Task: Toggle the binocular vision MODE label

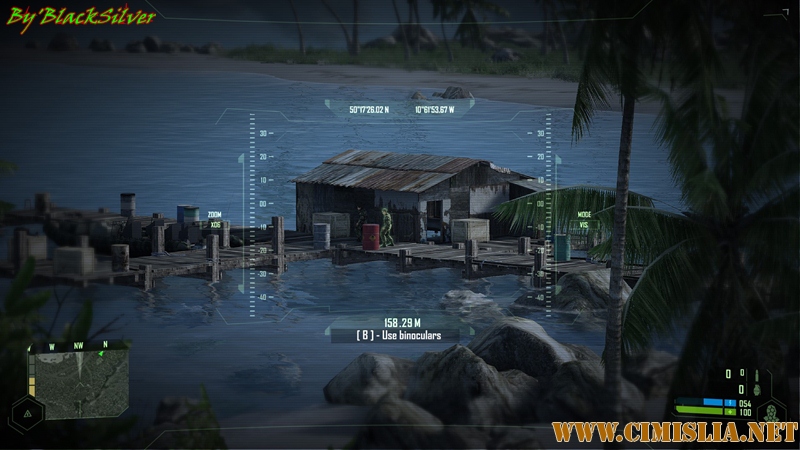Action: pos(584,219)
